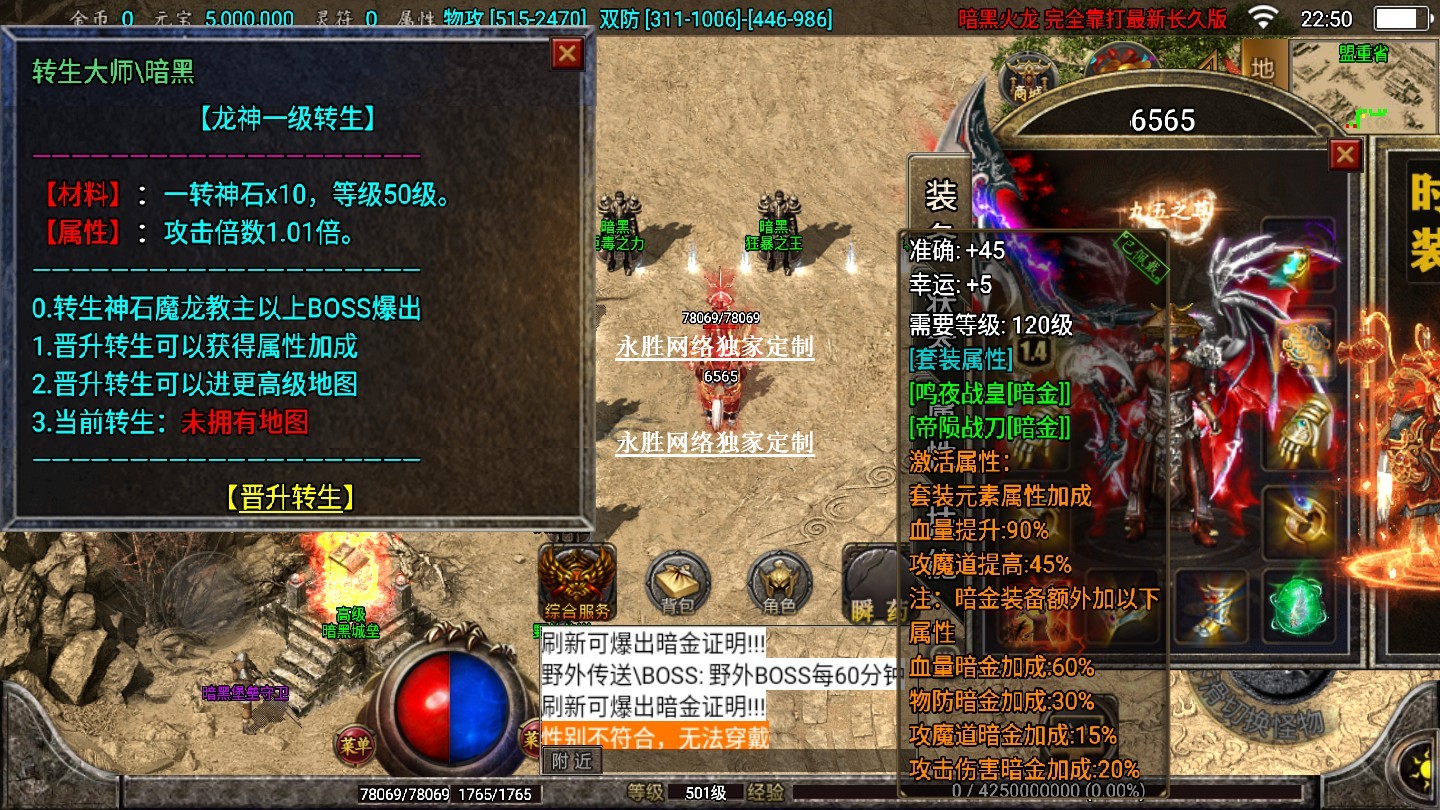
Task: Open the 商城 shop icon
Action: coord(1027,76)
